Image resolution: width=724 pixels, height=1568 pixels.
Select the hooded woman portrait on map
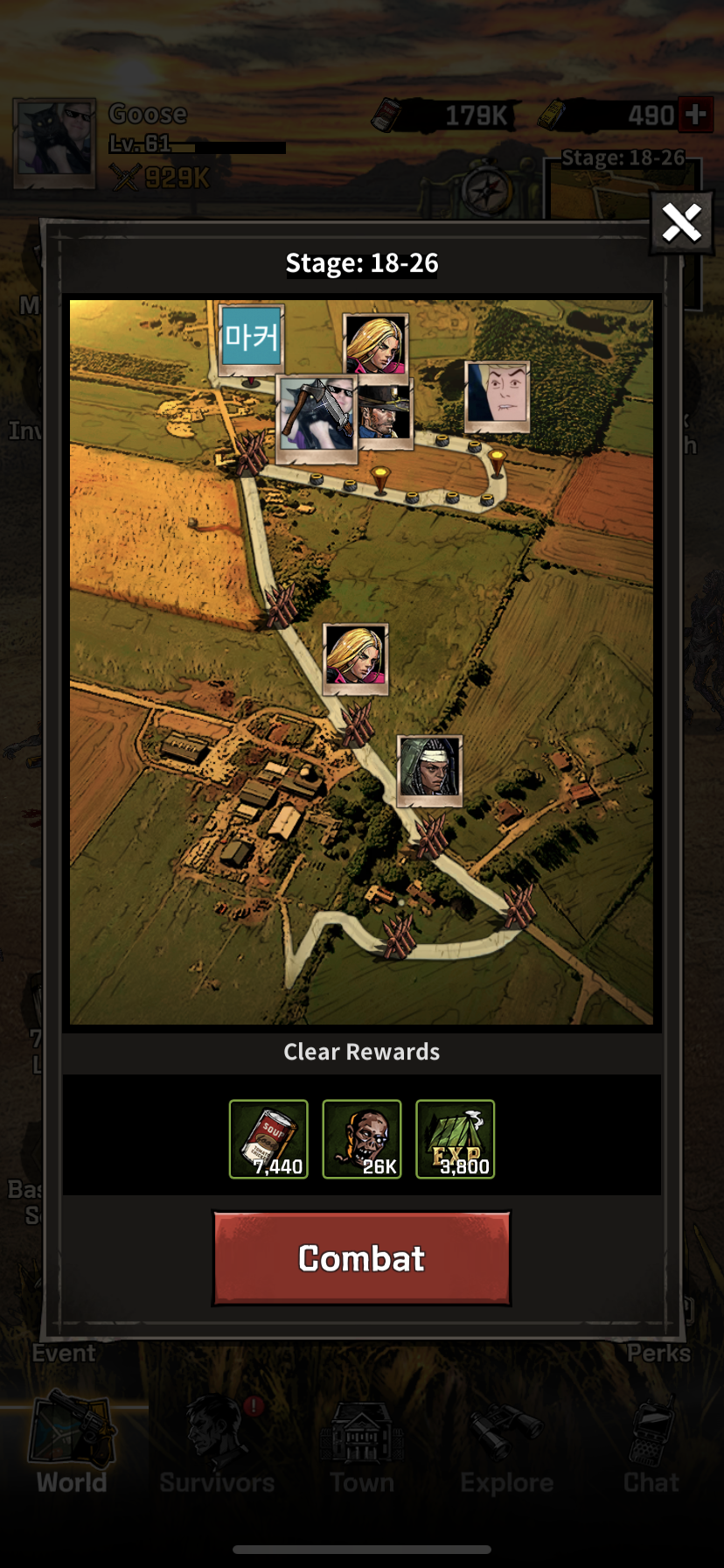[429, 768]
